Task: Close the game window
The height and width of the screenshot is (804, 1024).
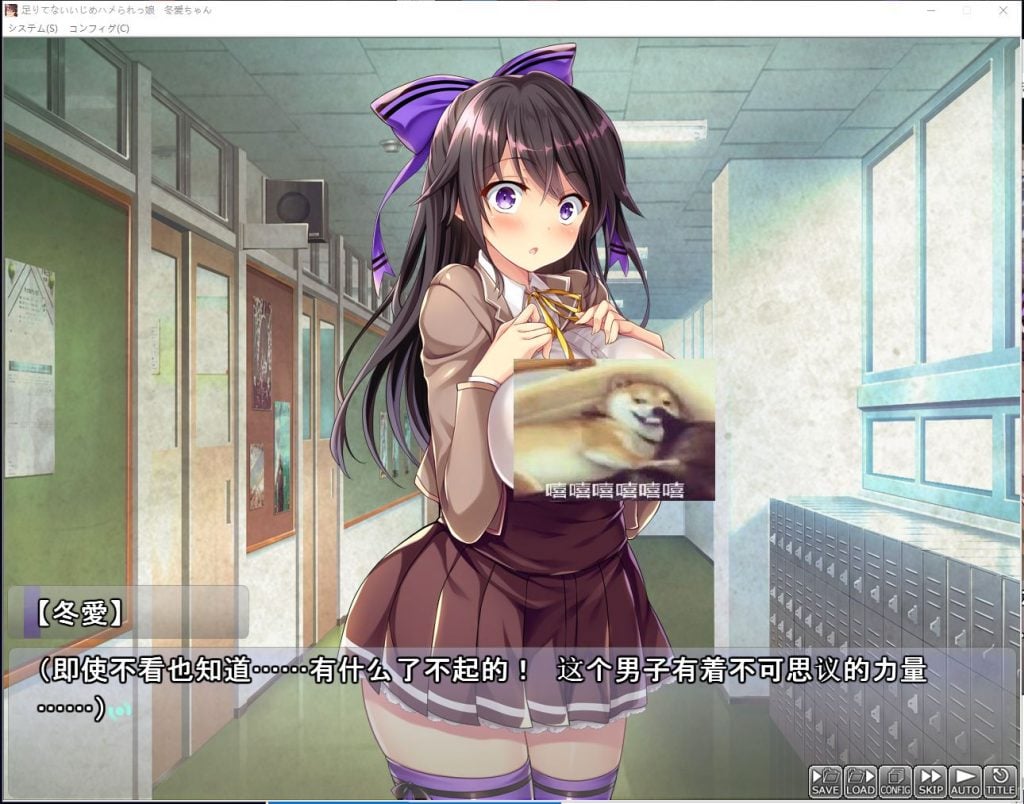Action: 1003,9
